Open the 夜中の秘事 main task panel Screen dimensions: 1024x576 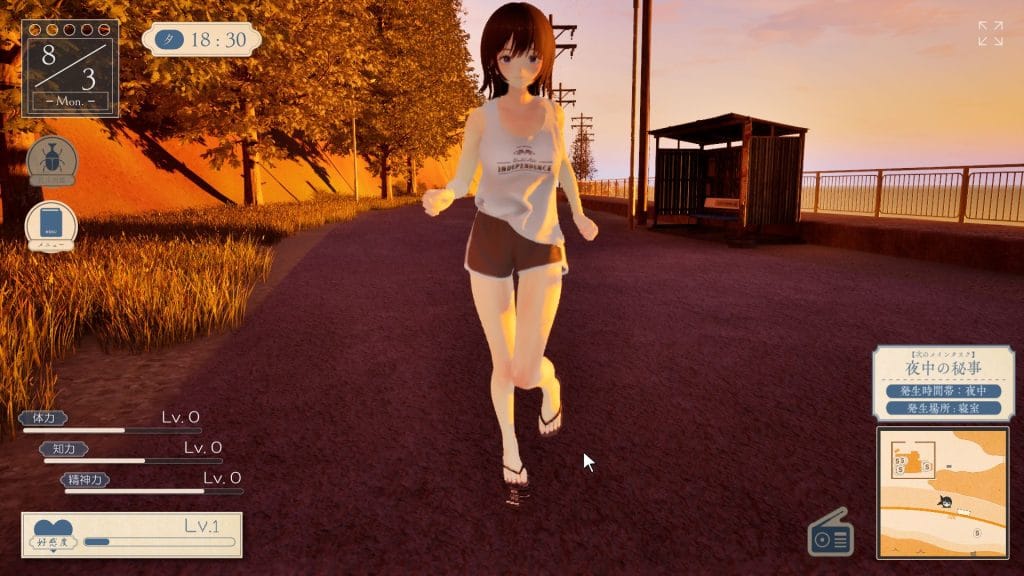(943, 383)
